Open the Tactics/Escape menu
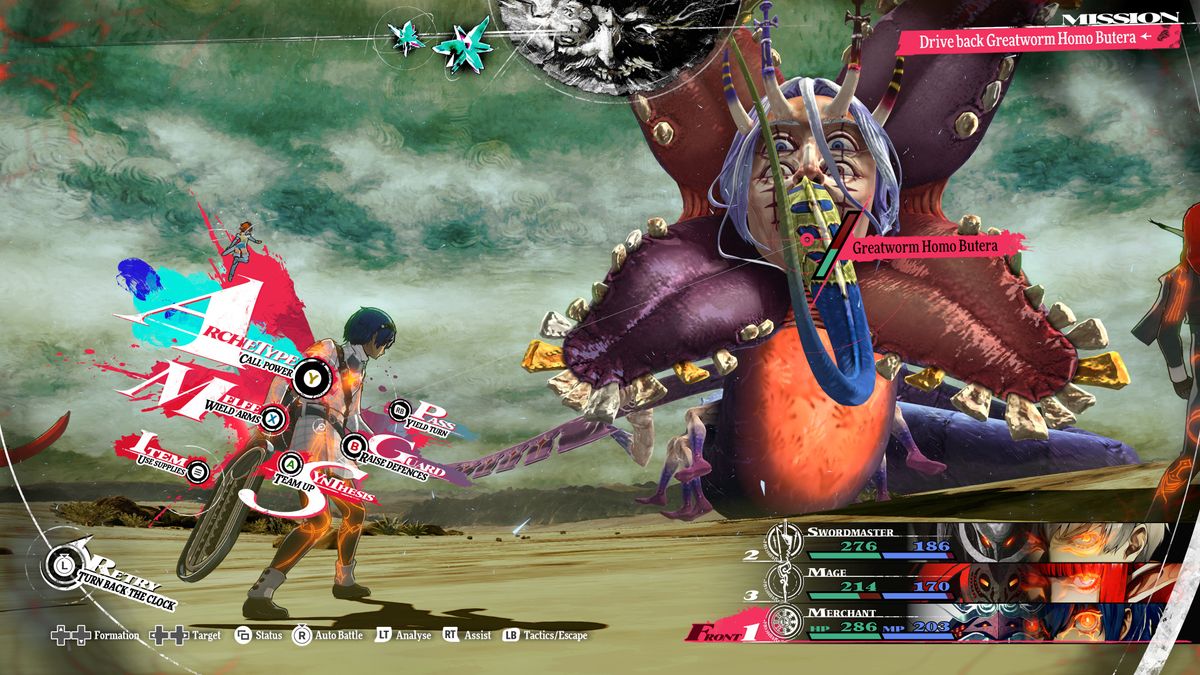The image size is (1200, 675). (x=546, y=635)
